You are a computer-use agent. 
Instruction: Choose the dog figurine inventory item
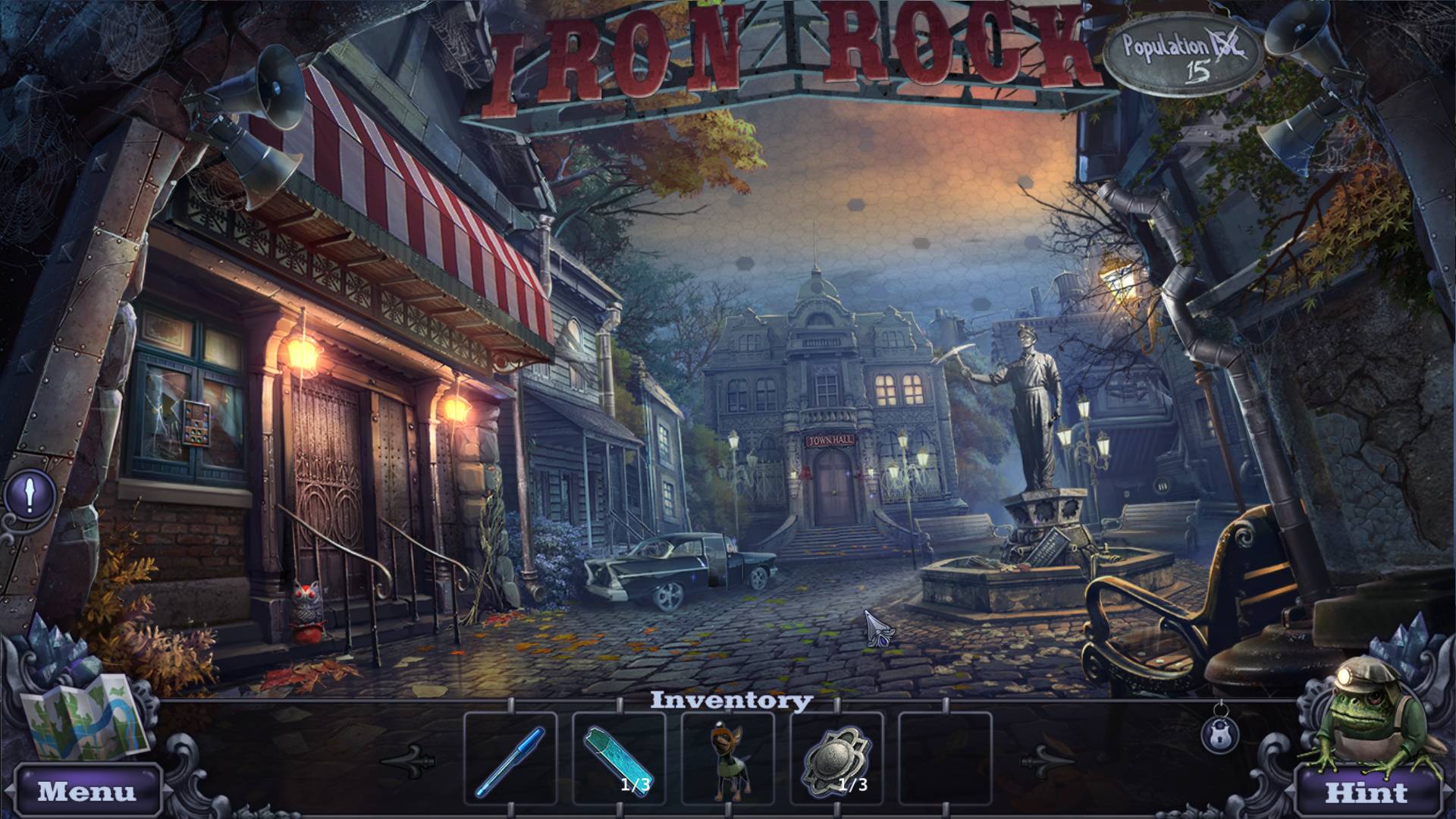726,758
